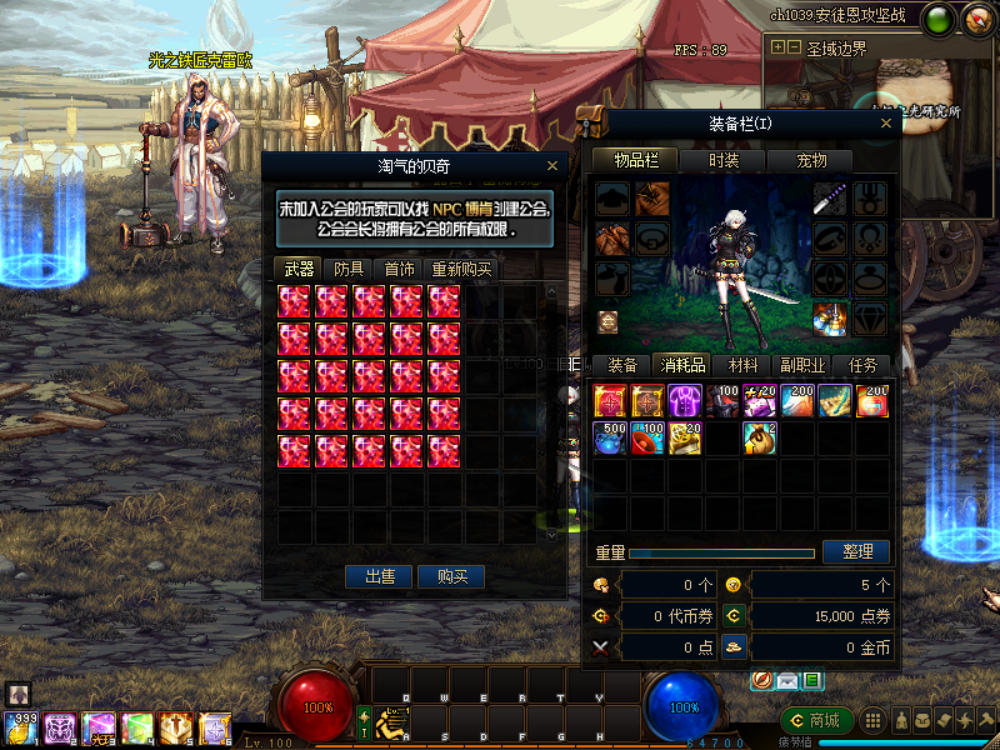The image size is (1000, 750).
Task: Open the nine-dot grid menu button
Action: click(873, 720)
